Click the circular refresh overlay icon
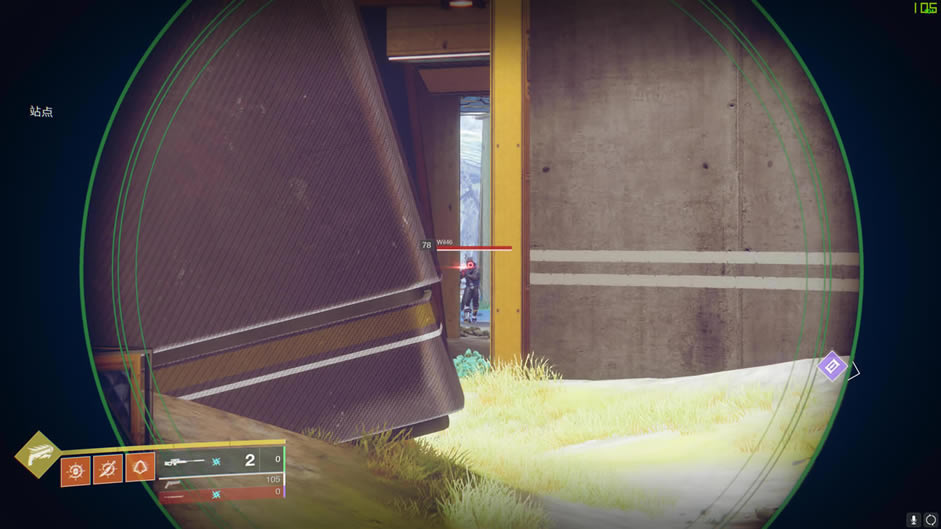Viewport: 941px width, 529px height. pyautogui.click(x=931, y=520)
